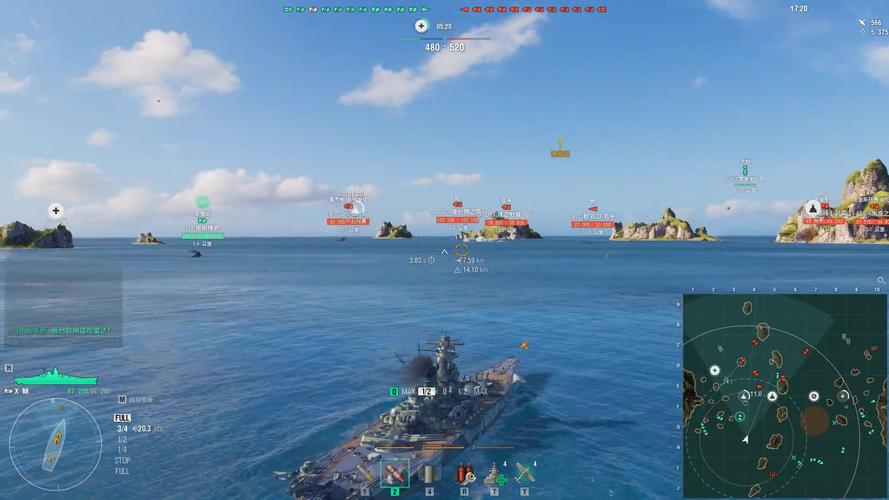
Task: Select the gray twin-cylinder armament slot
Action: point(430,473)
